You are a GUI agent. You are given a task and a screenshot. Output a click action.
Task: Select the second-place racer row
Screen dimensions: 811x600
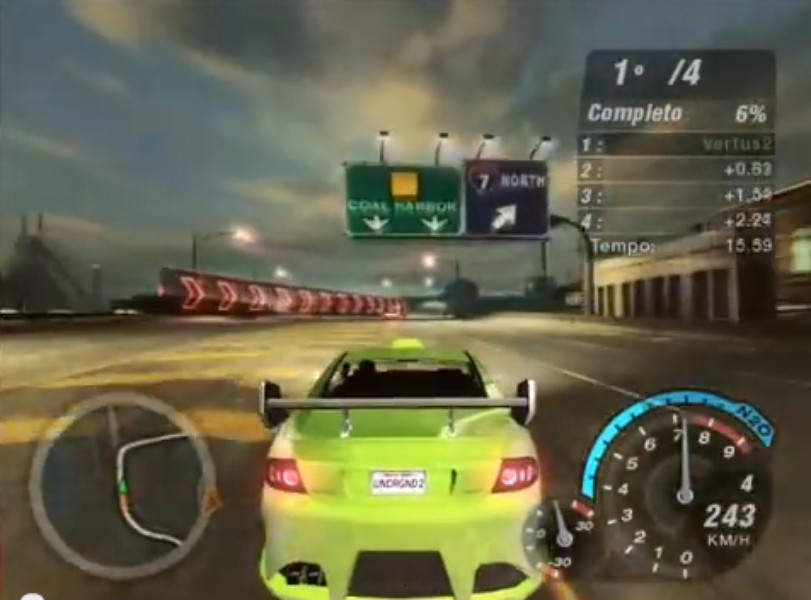tap(676, 170)
